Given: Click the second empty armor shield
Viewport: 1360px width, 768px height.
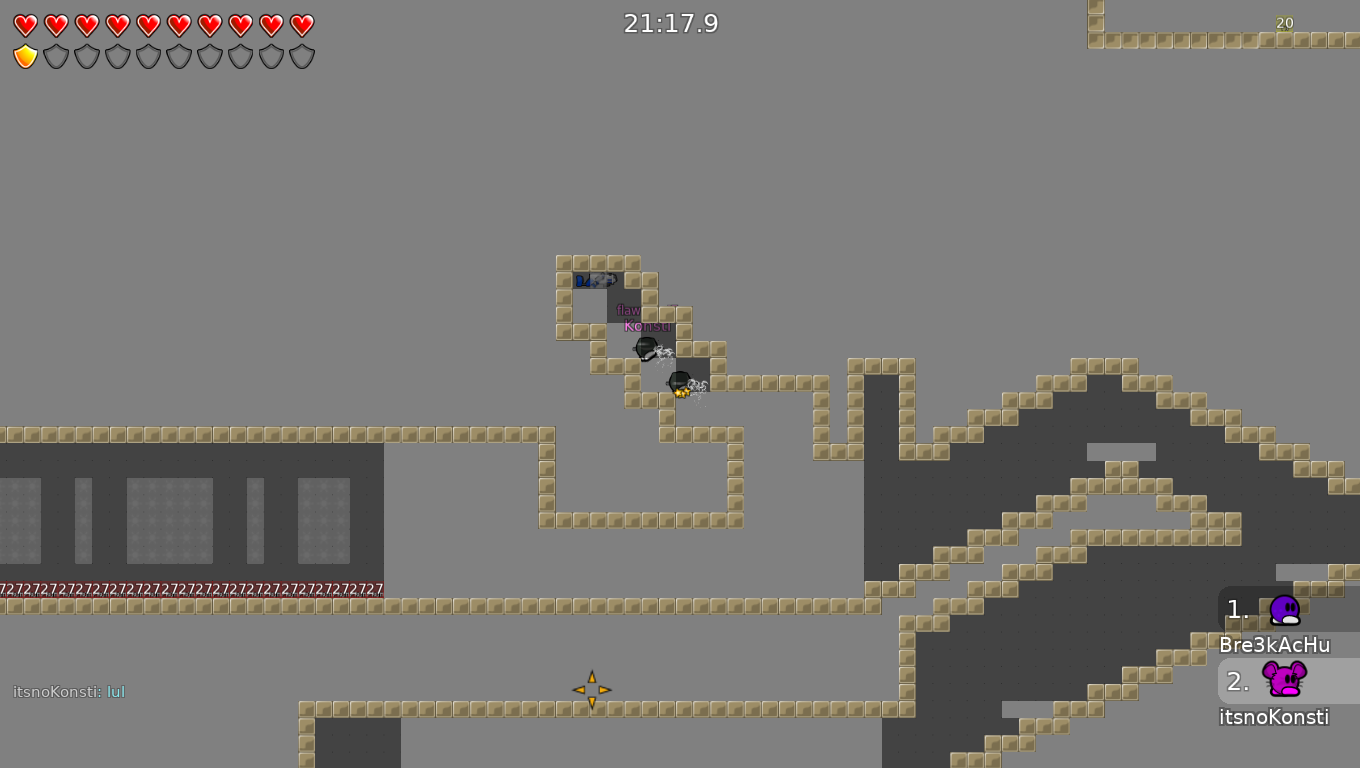Looking at the screenshot, I should point(85,56).
